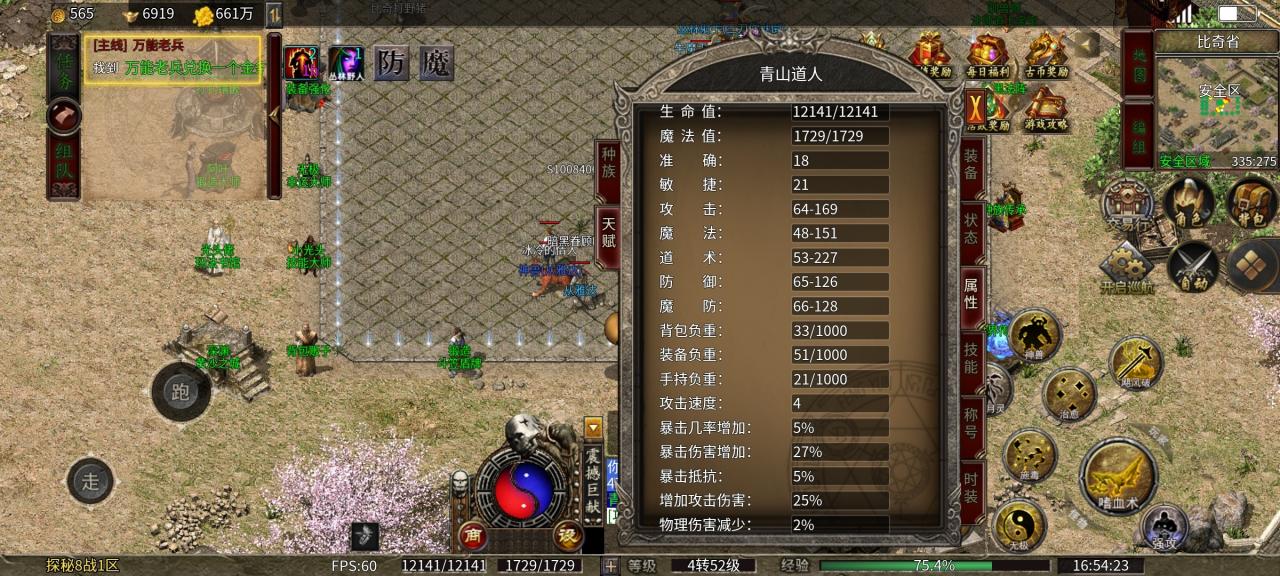This screenshot has width=1280, height=576.
Task: Select the 万能老兵 main quest tracker entry
Action: coord(173,58)
